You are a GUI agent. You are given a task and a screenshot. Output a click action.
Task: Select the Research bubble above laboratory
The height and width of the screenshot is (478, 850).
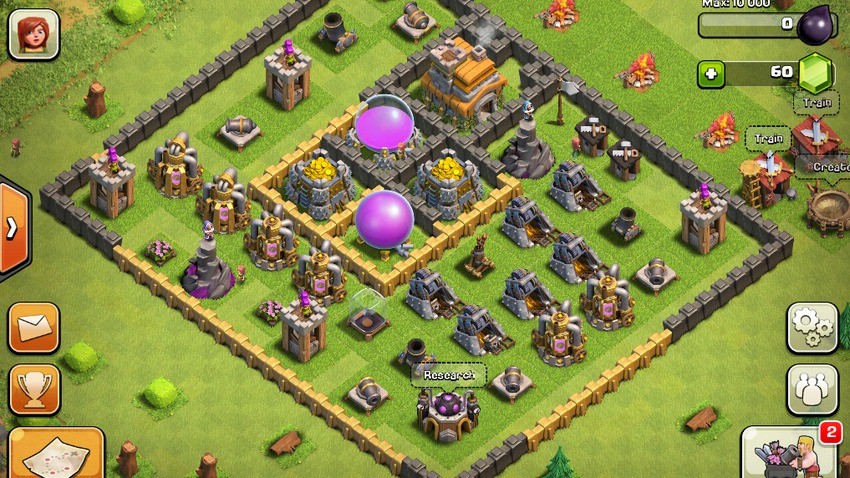pos(449,375)
